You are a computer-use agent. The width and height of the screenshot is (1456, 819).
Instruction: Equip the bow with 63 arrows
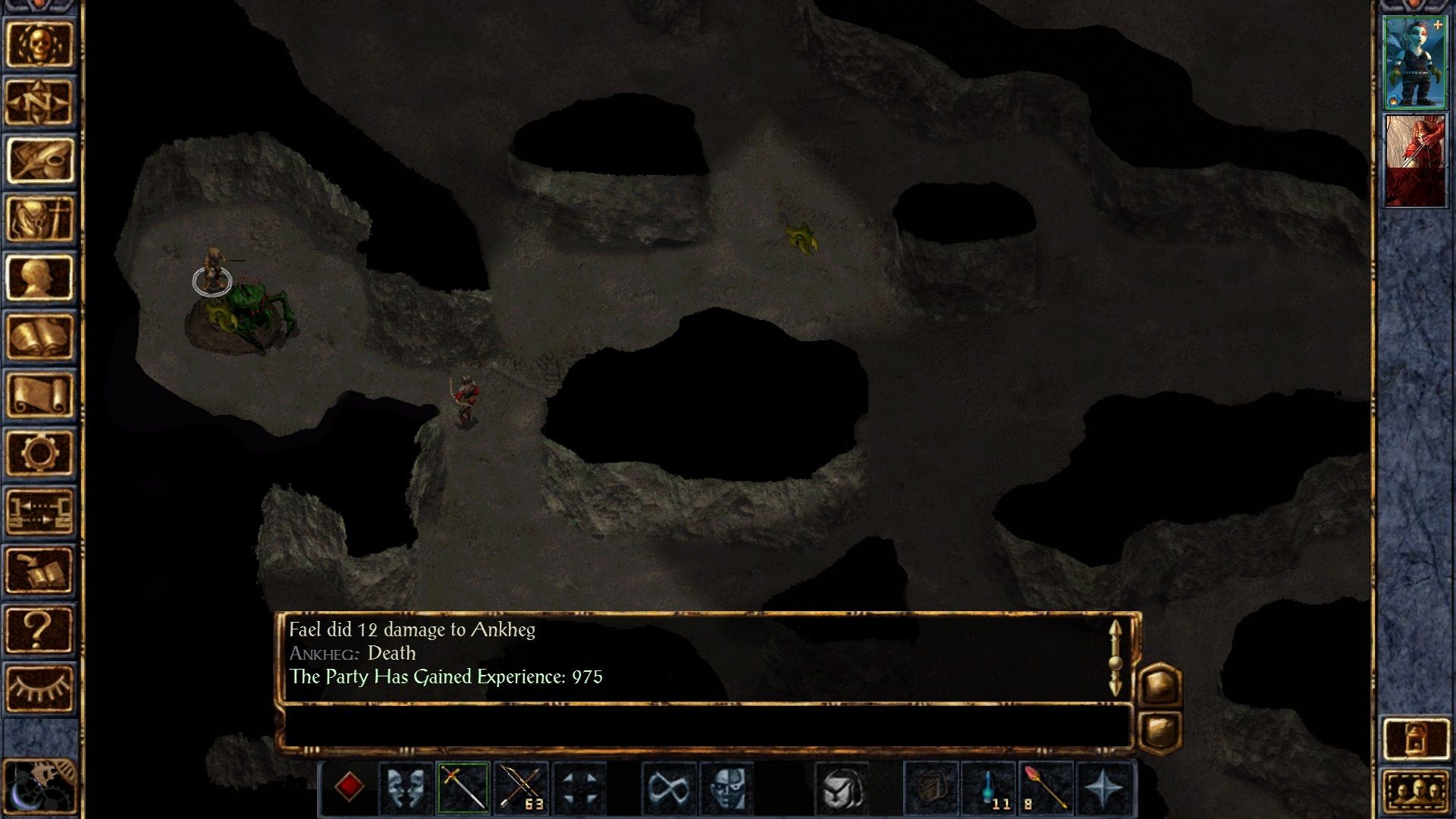click(521, 788)
